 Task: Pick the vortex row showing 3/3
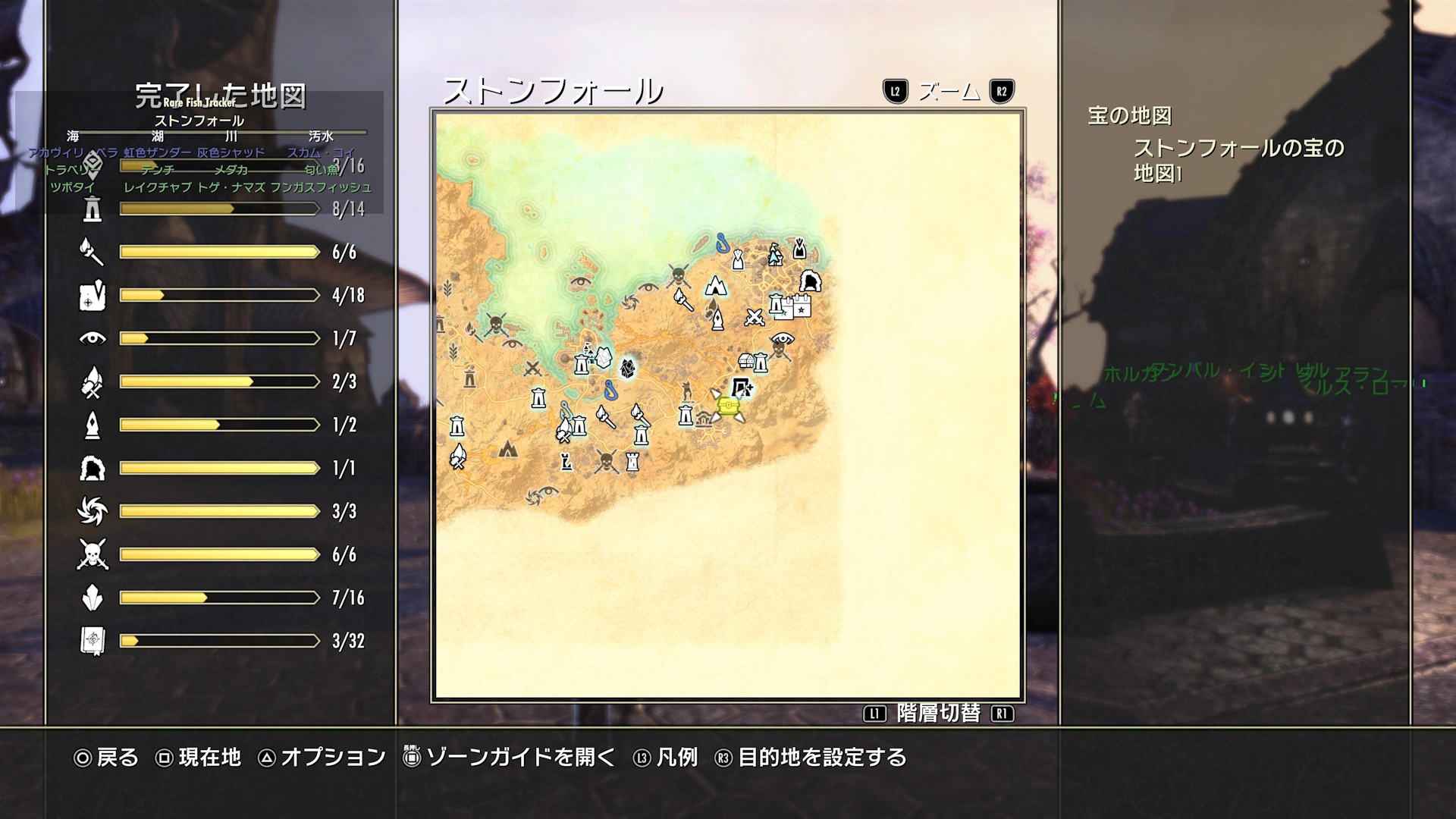pyautogui.click(x=220, y=511)
